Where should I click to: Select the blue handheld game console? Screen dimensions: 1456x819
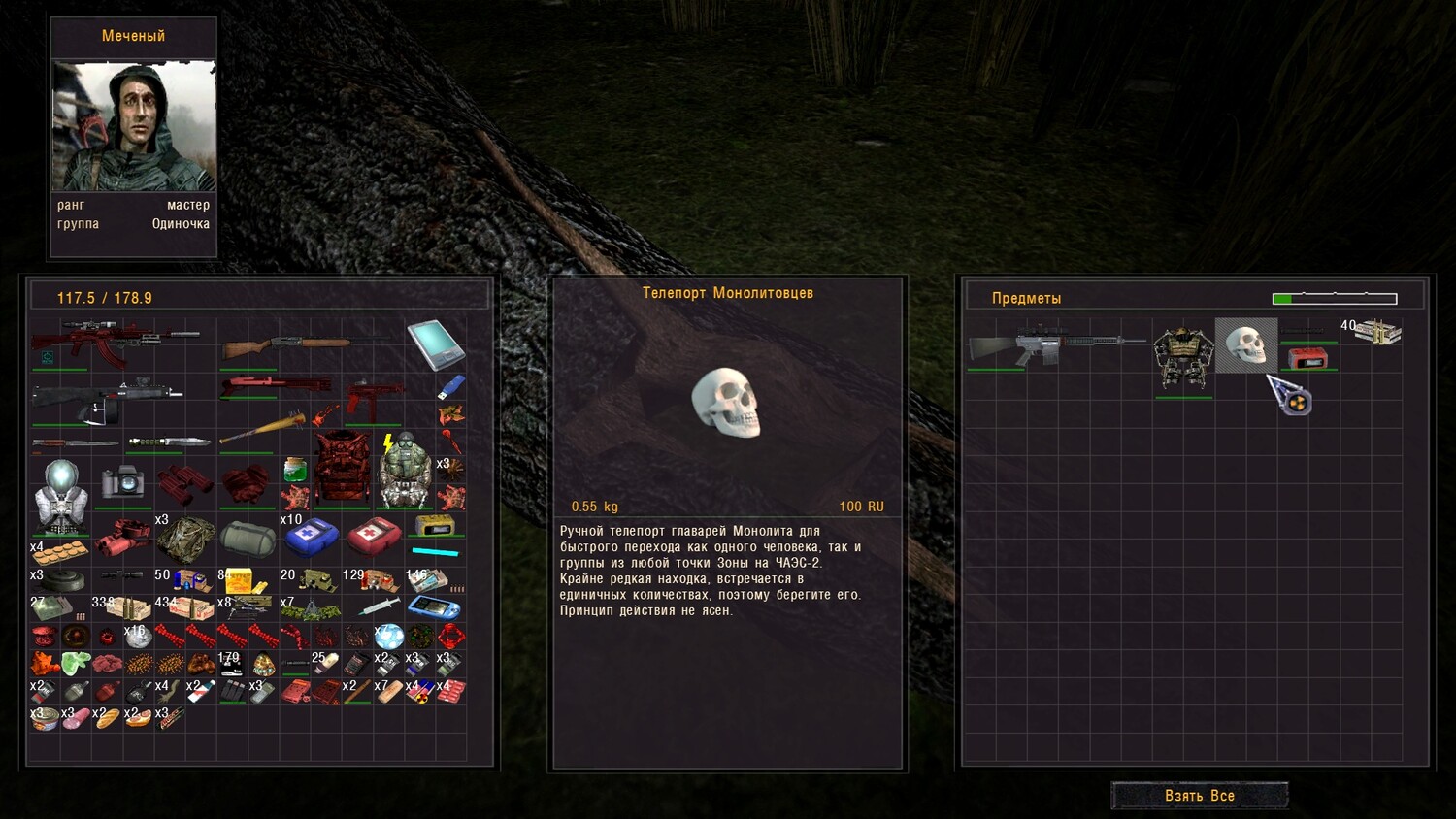coord(433,607)
